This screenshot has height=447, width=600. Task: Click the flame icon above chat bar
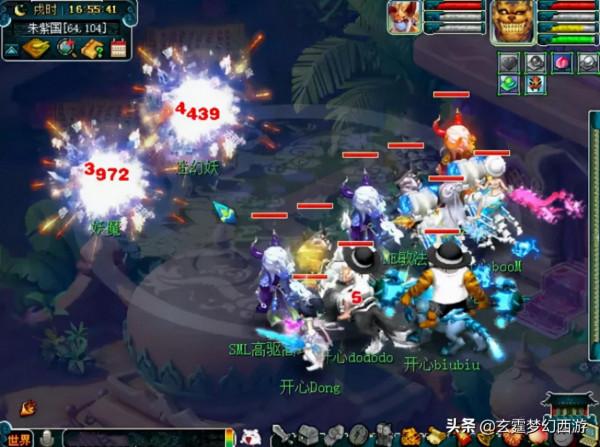[27, 408]
